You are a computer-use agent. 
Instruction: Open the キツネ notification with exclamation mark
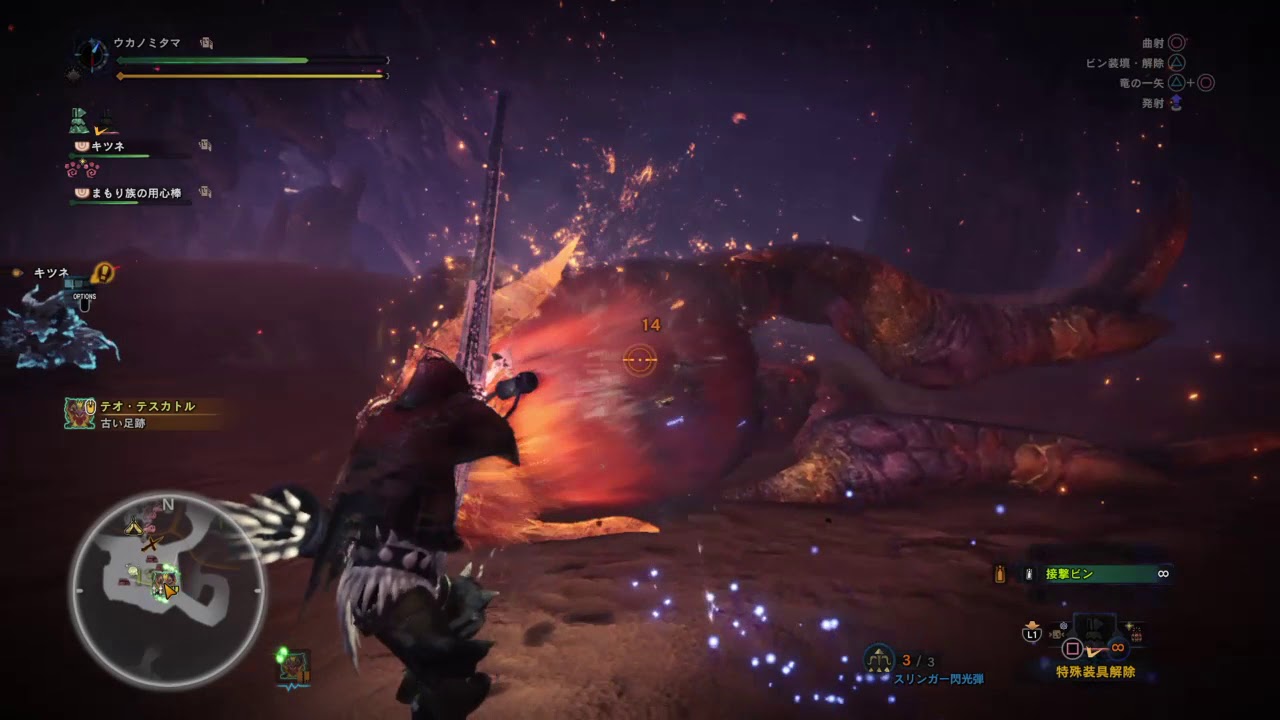102,272
